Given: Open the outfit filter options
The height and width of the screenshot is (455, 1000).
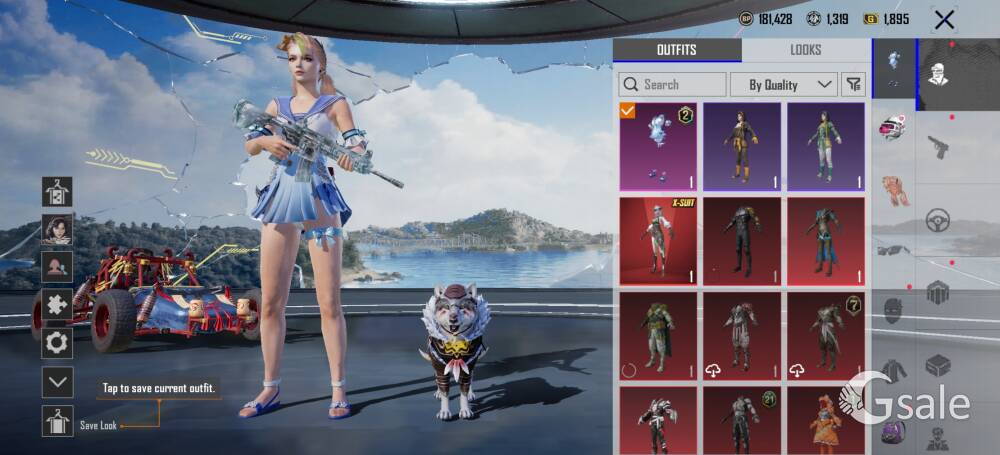Looking at the screenshot, I should pos(853,85).
